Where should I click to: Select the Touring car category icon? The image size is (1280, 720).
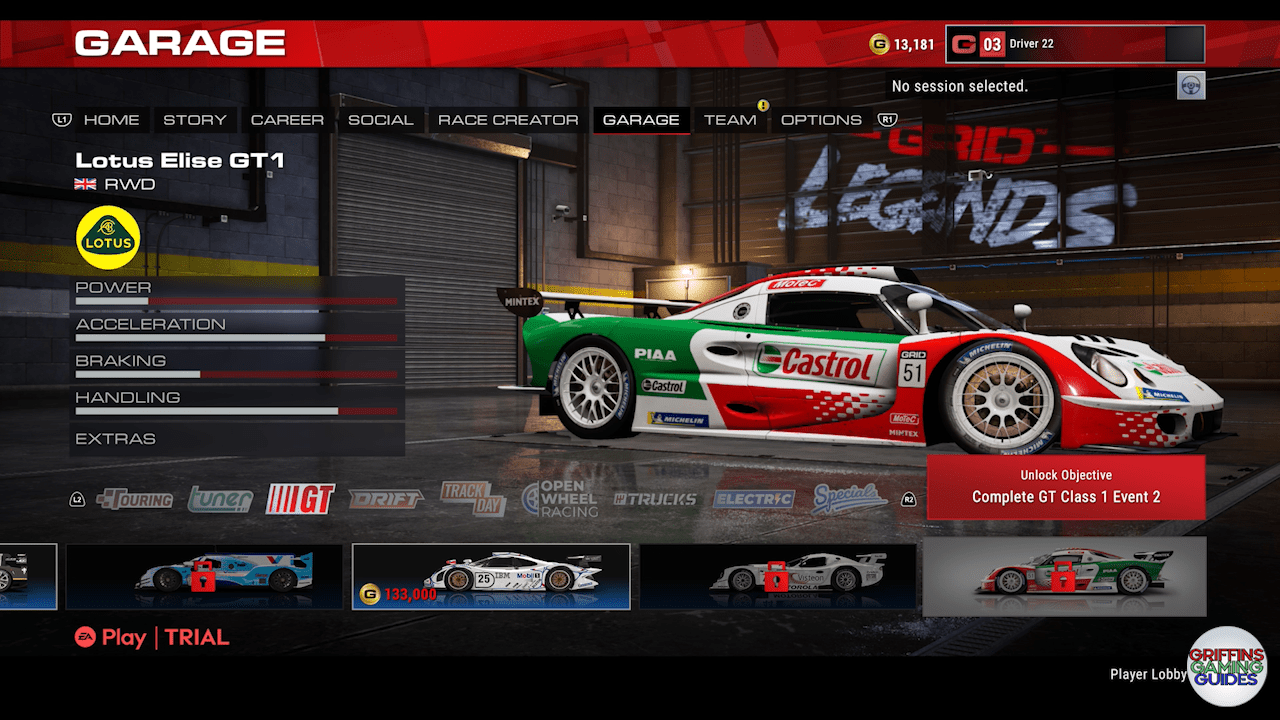point(136,498)
